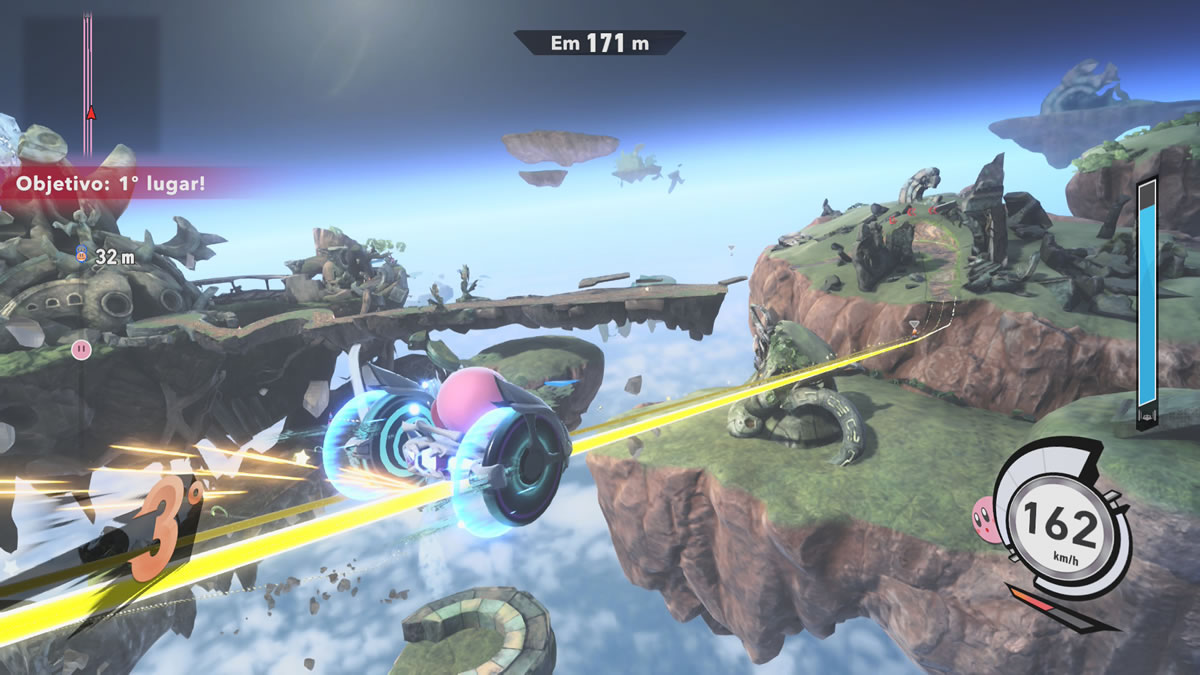The height and width of the screenshot is (675, 1200).
Task: Click the rival marker labeled 32 m
Action: pyautogui.click(x=82, y=256)
